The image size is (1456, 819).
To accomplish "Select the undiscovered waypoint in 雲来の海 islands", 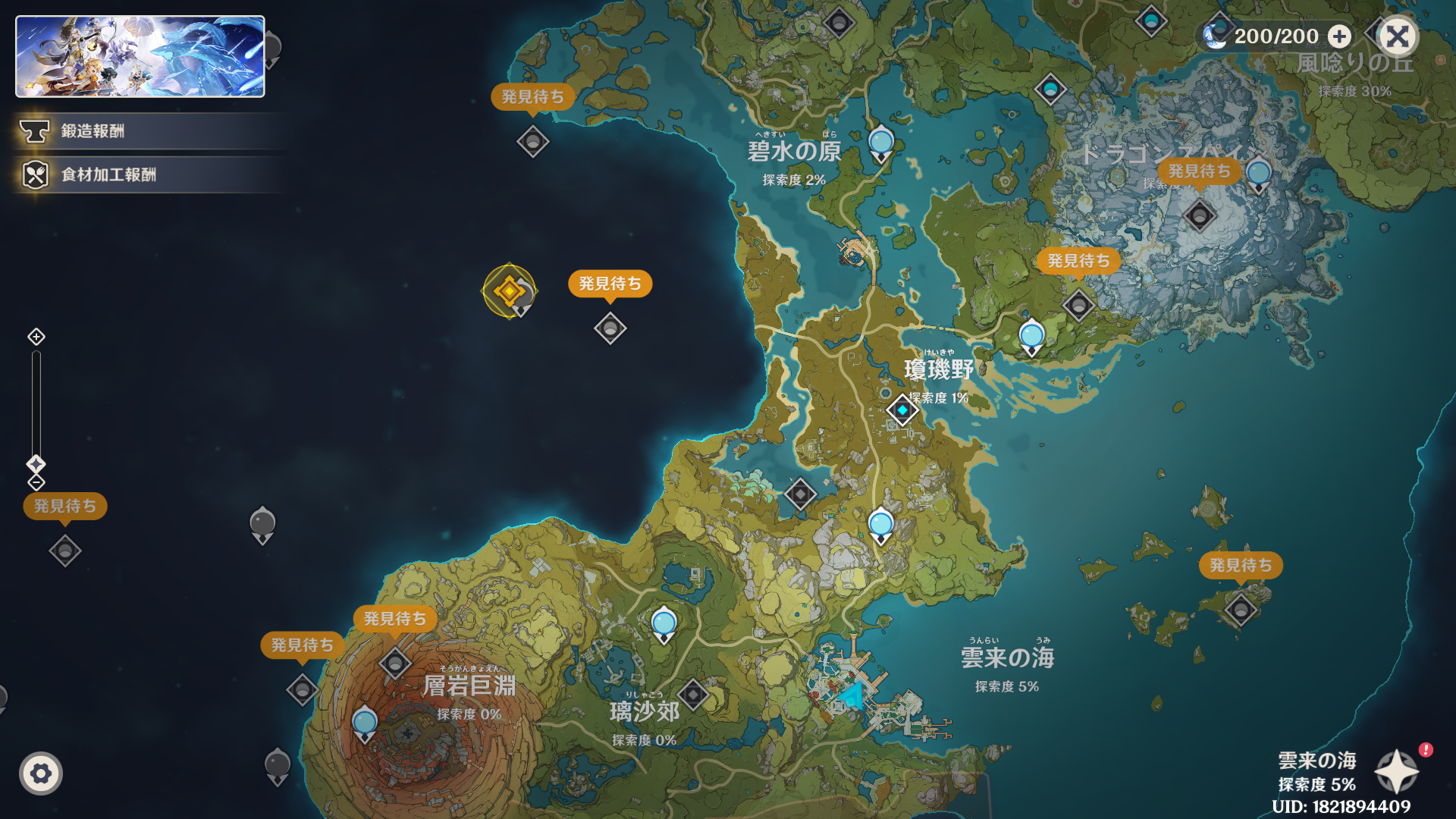I will click(1241, 609).
